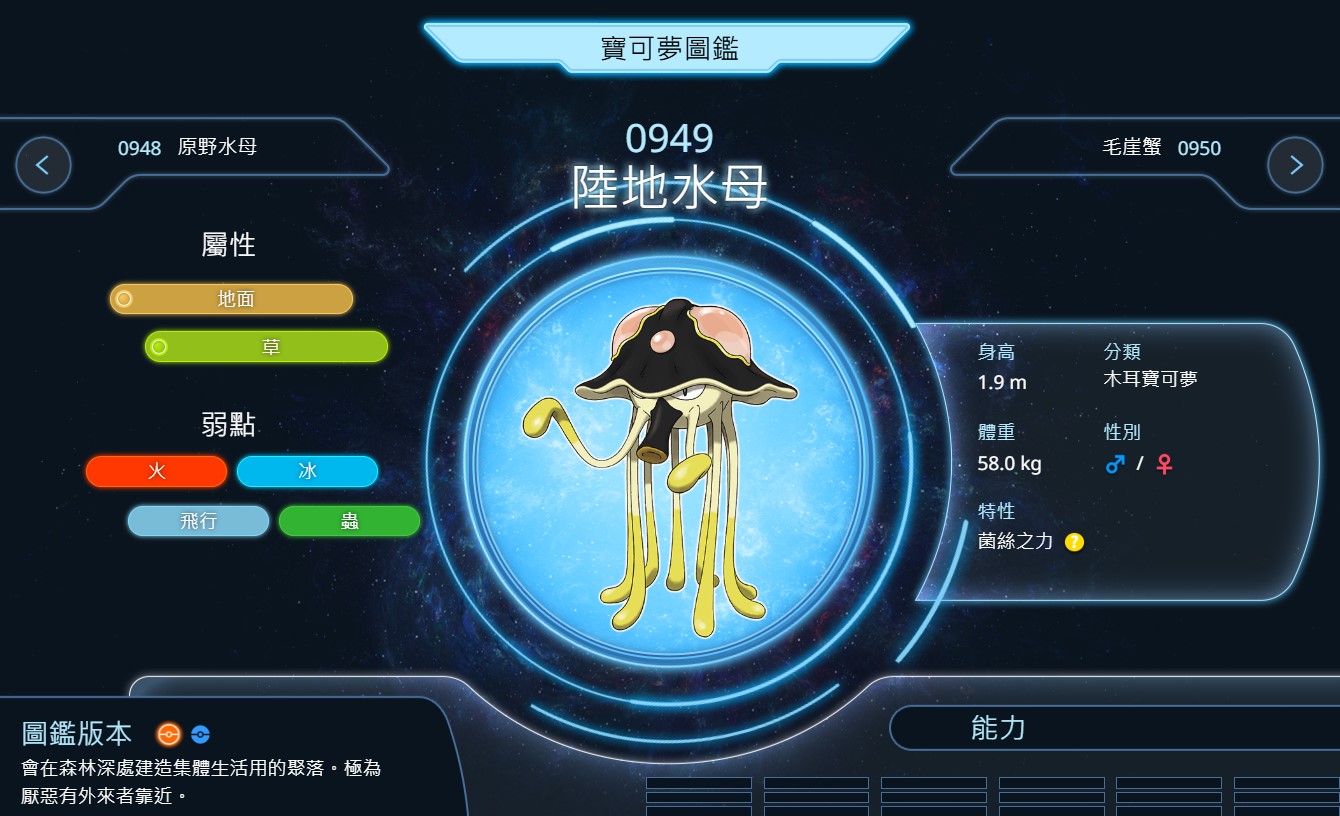Switch to the orange Poké Ball version
The height and width of the screenshot is (816, 1340).
point(169,734)
